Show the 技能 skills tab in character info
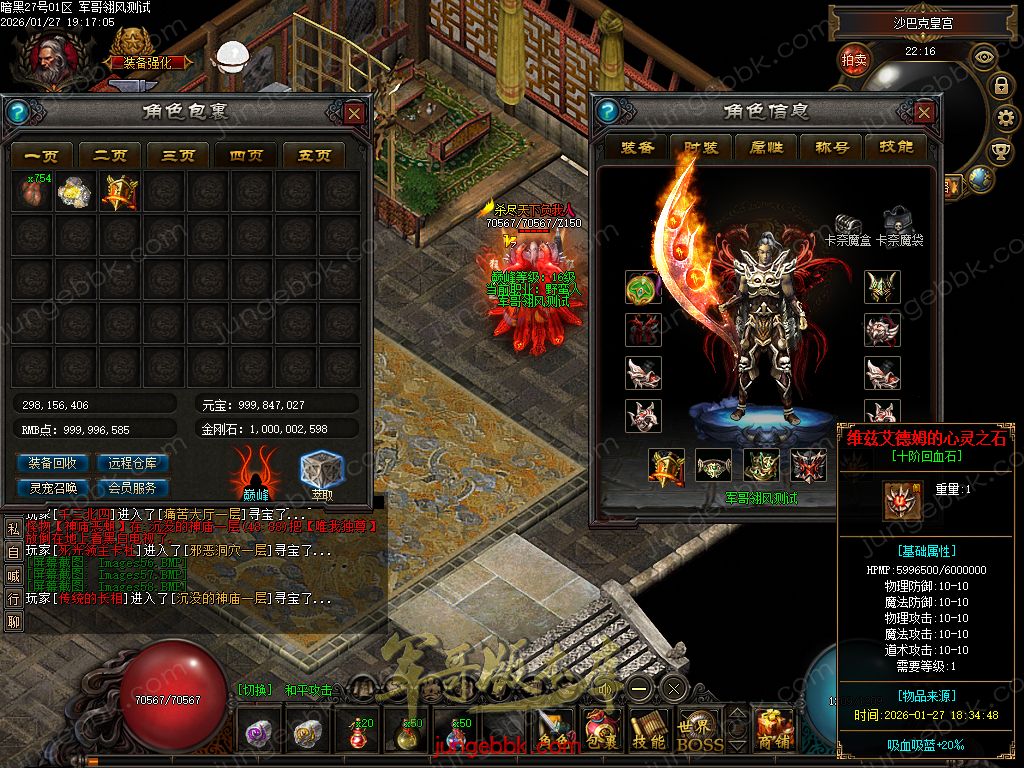 pos(896,147)
